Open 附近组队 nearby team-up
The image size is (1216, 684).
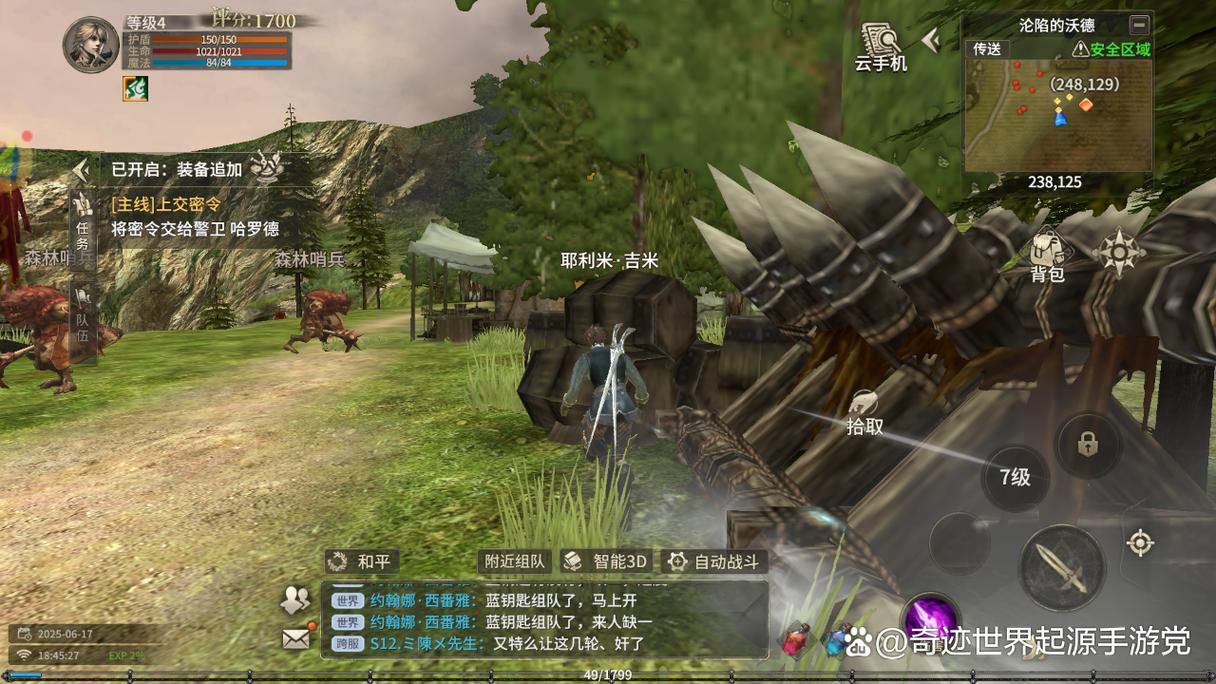point(514,562)
